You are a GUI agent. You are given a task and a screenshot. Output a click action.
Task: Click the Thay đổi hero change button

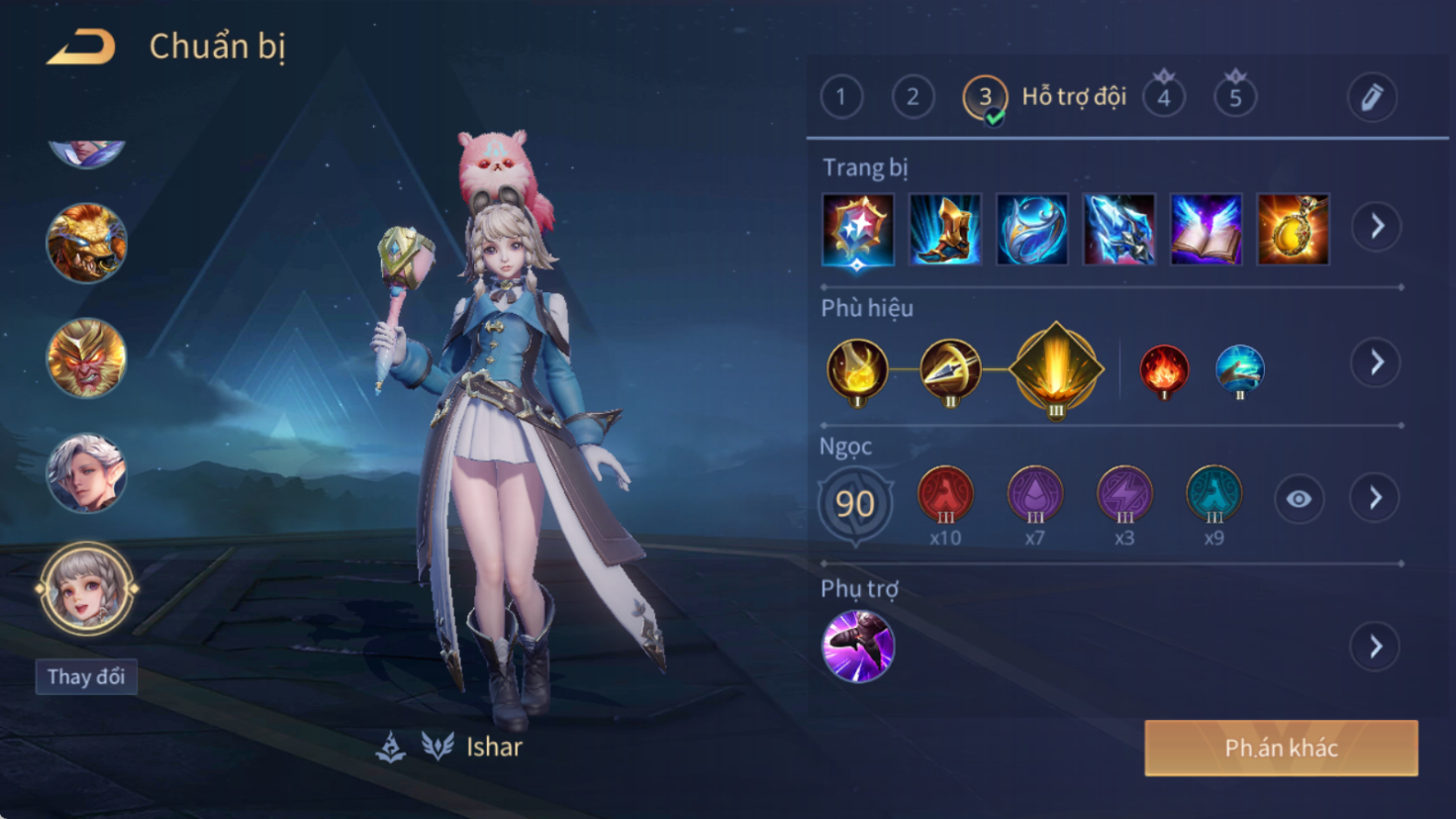(86, 677)
